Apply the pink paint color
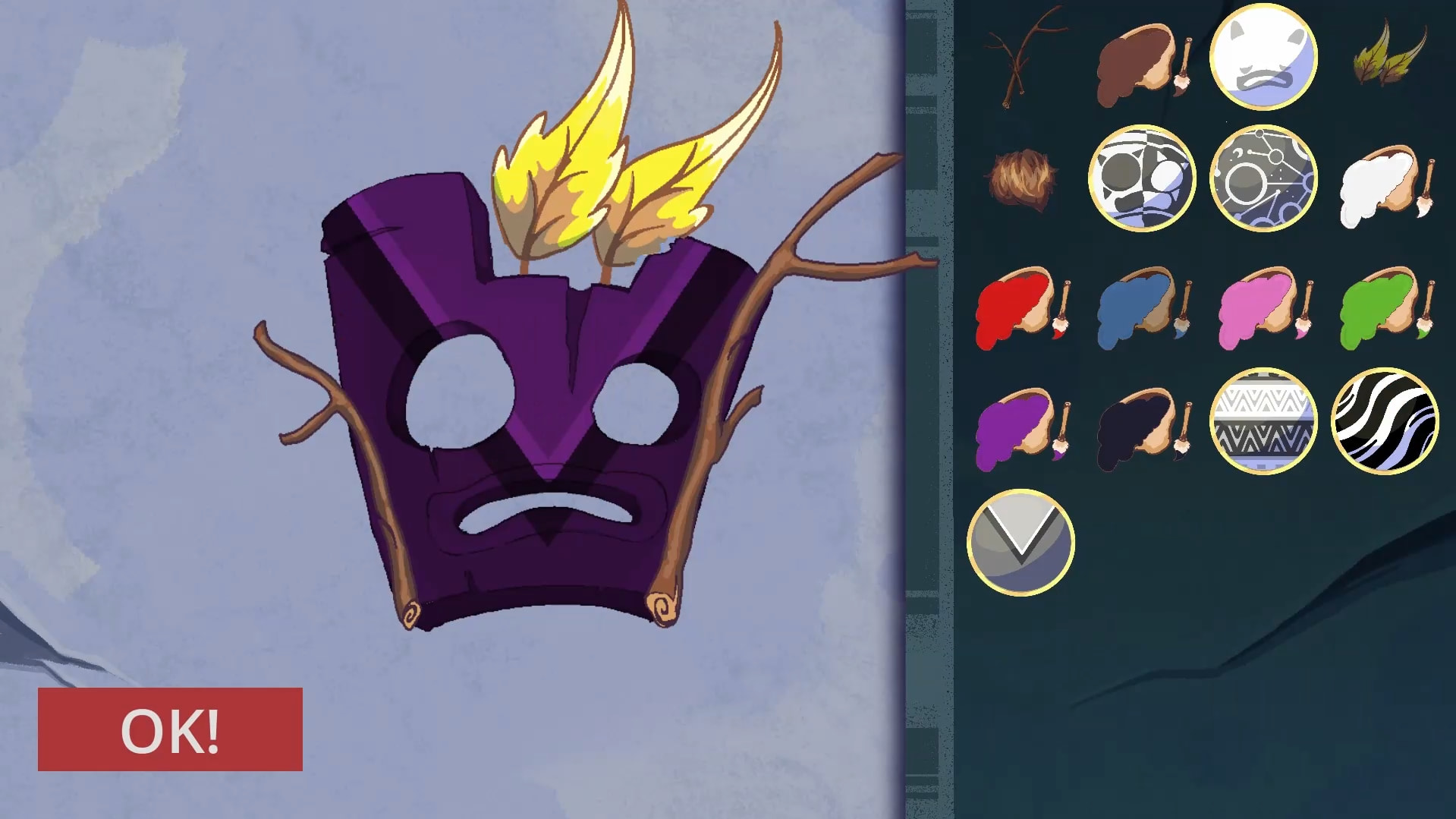Viewport: 1456px width, 819px height. click(1263, 307)
